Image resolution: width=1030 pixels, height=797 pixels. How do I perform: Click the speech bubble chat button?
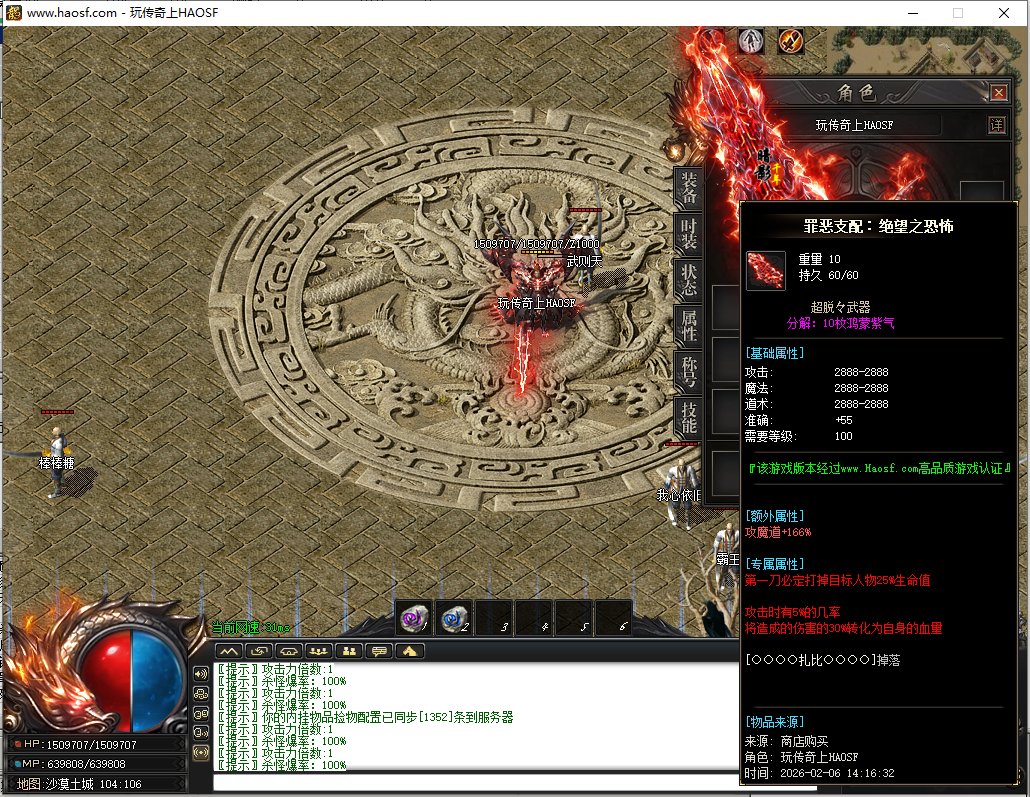point(379,651)
